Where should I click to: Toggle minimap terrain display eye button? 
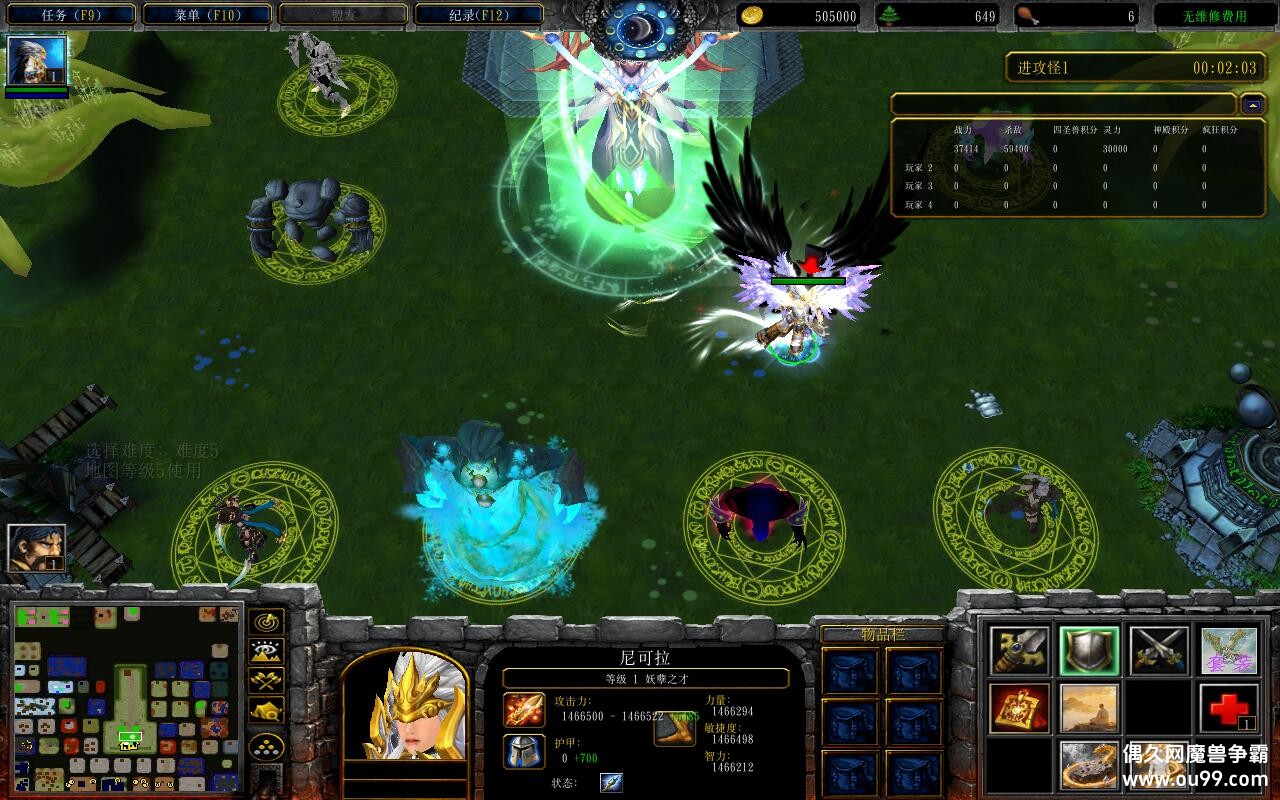[266, 652]
